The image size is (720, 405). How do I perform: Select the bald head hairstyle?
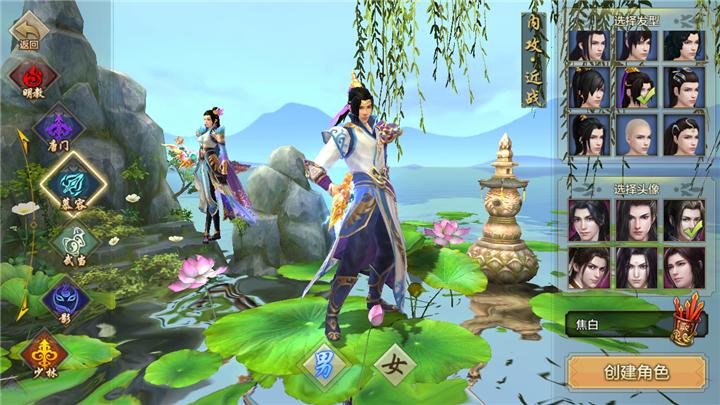click(x=638, y=135)
